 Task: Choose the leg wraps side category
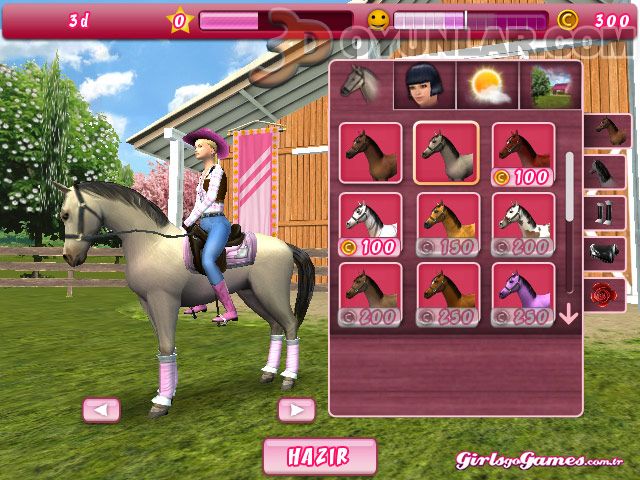(606, 212)
